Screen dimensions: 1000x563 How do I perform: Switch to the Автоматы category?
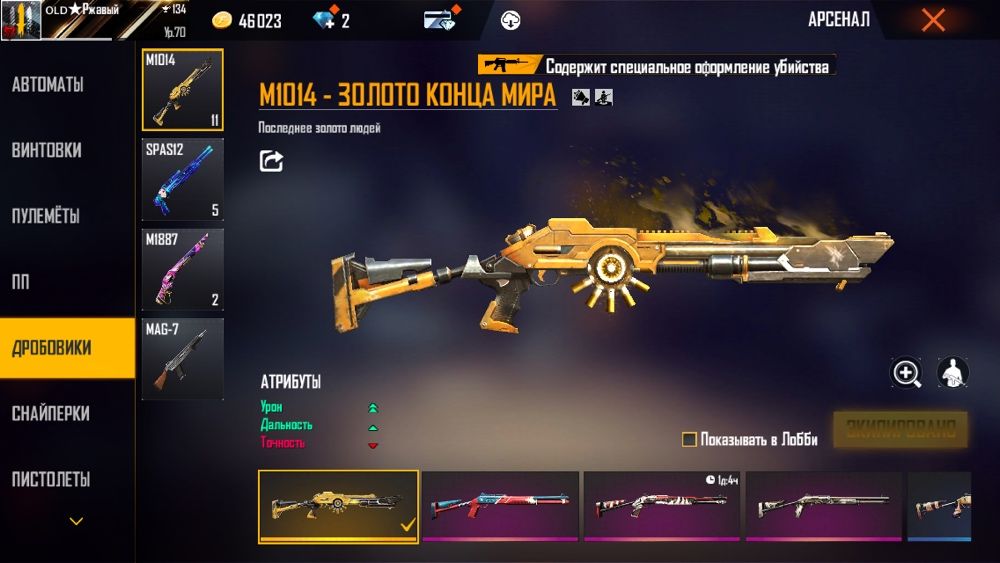(x=48, y=85)
